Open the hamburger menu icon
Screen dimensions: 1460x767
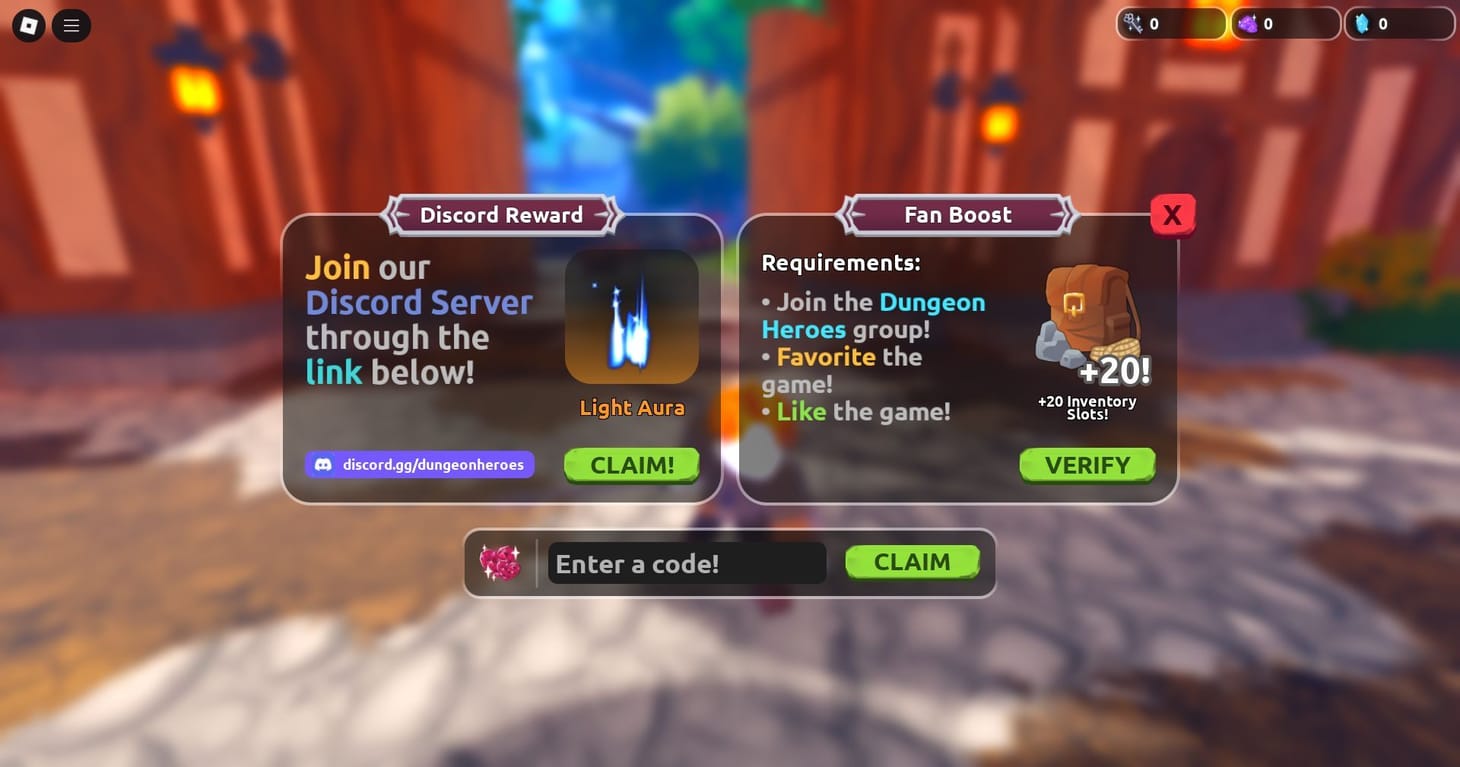(x=70, y=25)
